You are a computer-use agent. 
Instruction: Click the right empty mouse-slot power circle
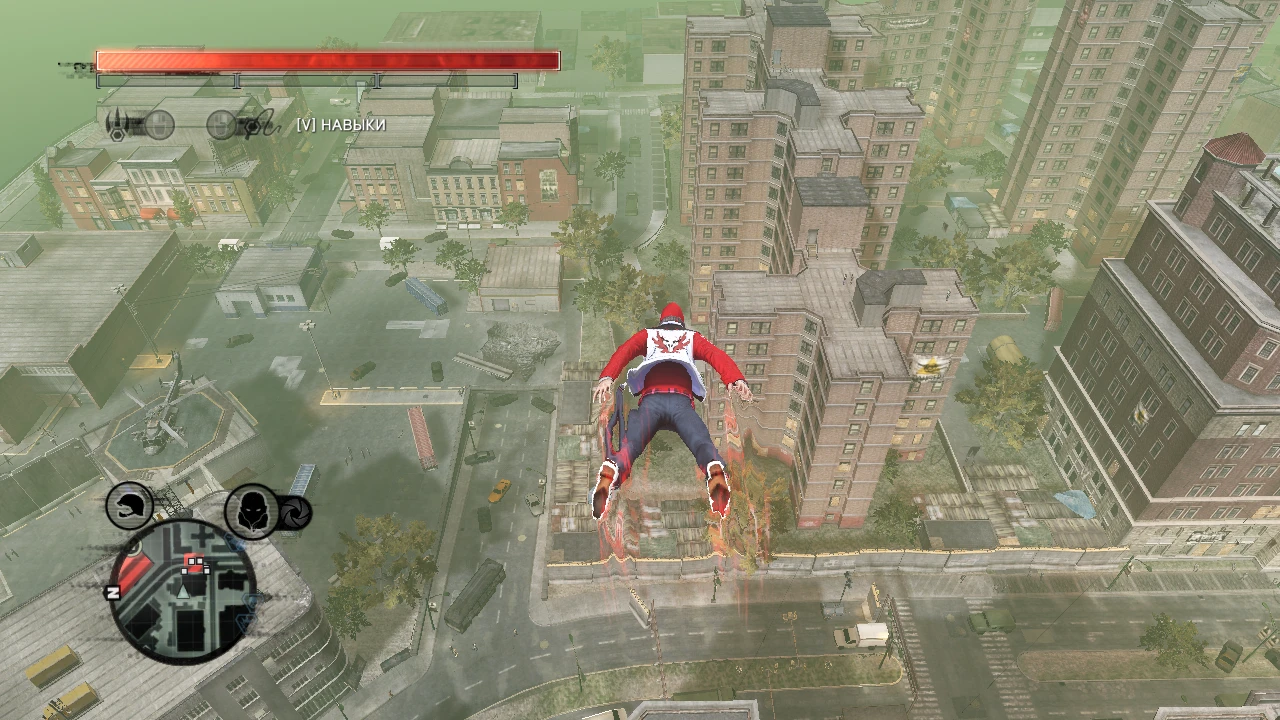tap(219, 124)
